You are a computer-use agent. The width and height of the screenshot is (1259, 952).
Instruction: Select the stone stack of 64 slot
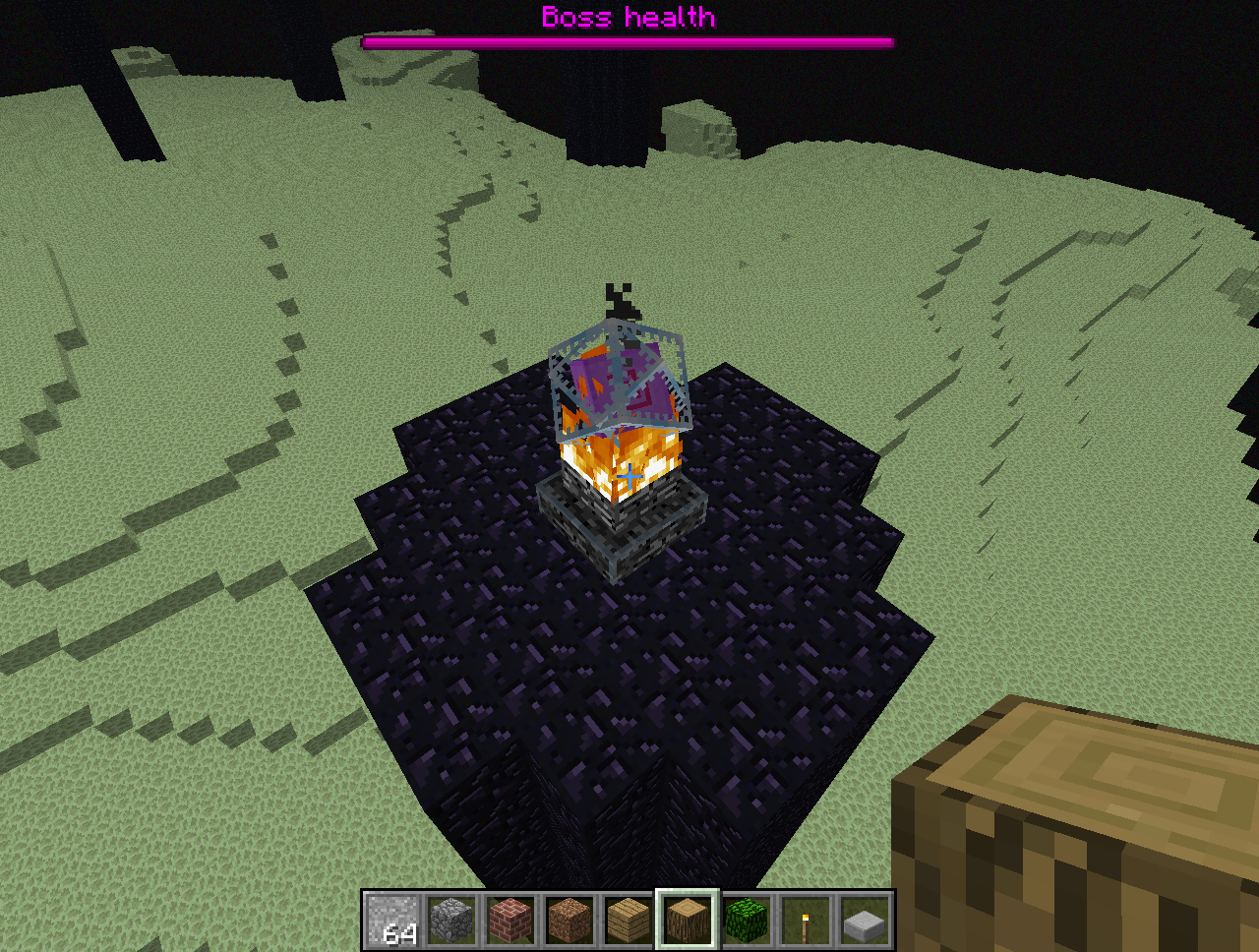tap(393, 921)
